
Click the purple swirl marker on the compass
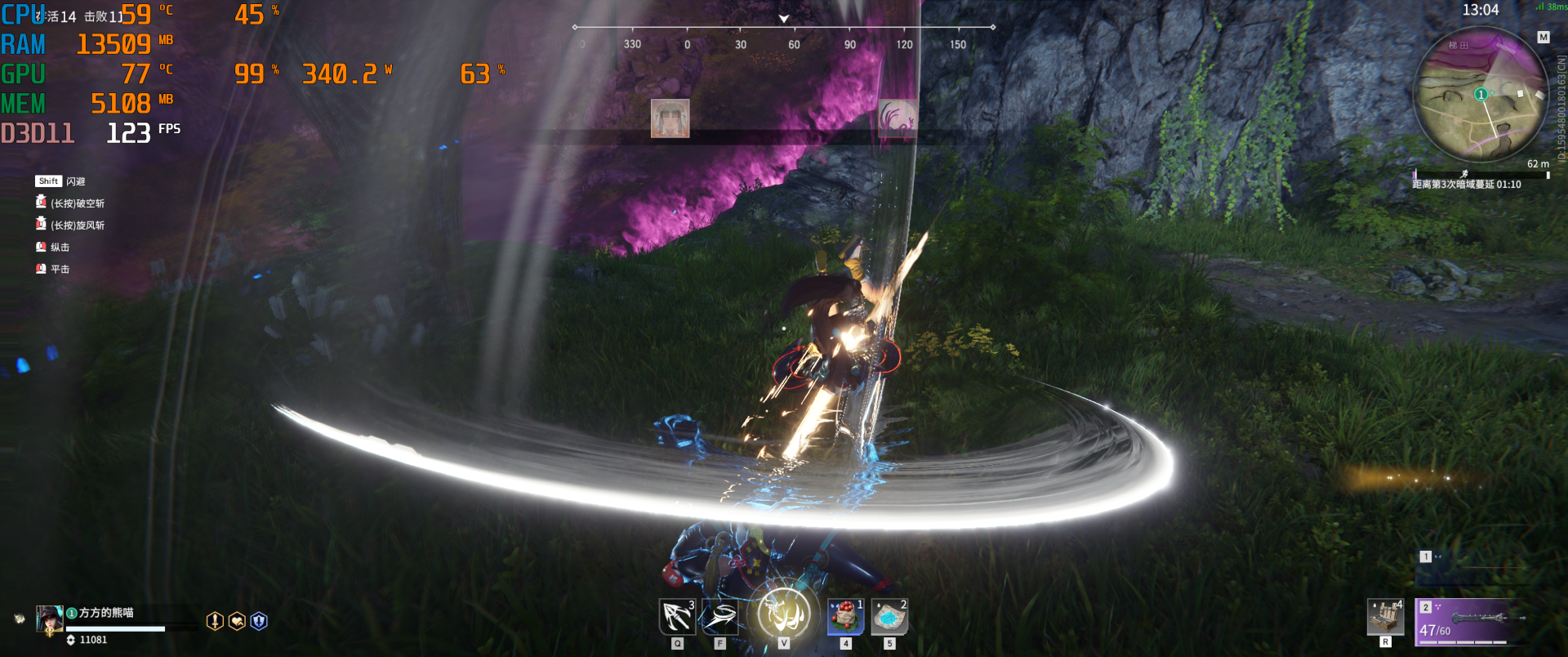click(x=897, y=118)
